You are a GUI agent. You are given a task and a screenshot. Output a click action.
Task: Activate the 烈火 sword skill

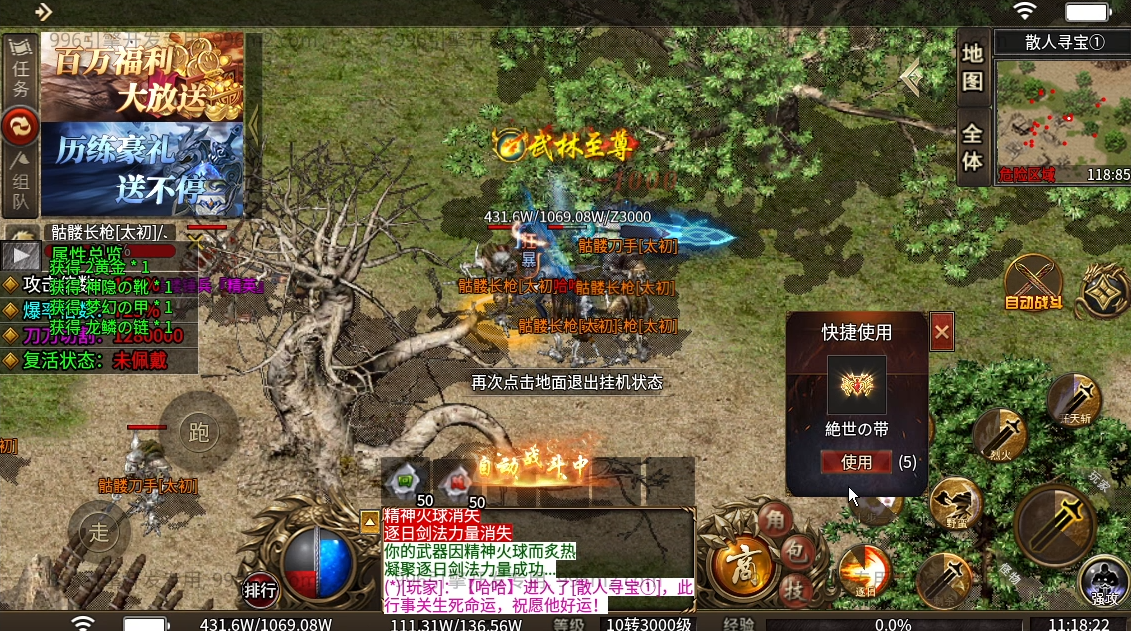(x=1000, y=434)
